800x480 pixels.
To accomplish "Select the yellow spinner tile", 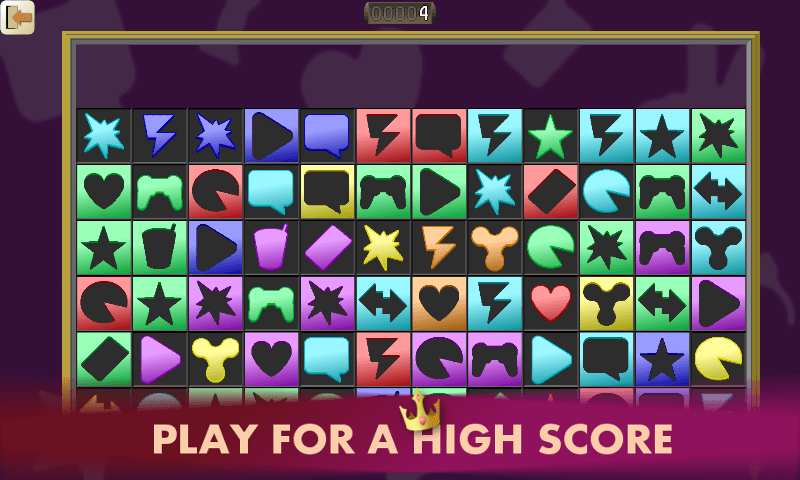I will point(216,359).
